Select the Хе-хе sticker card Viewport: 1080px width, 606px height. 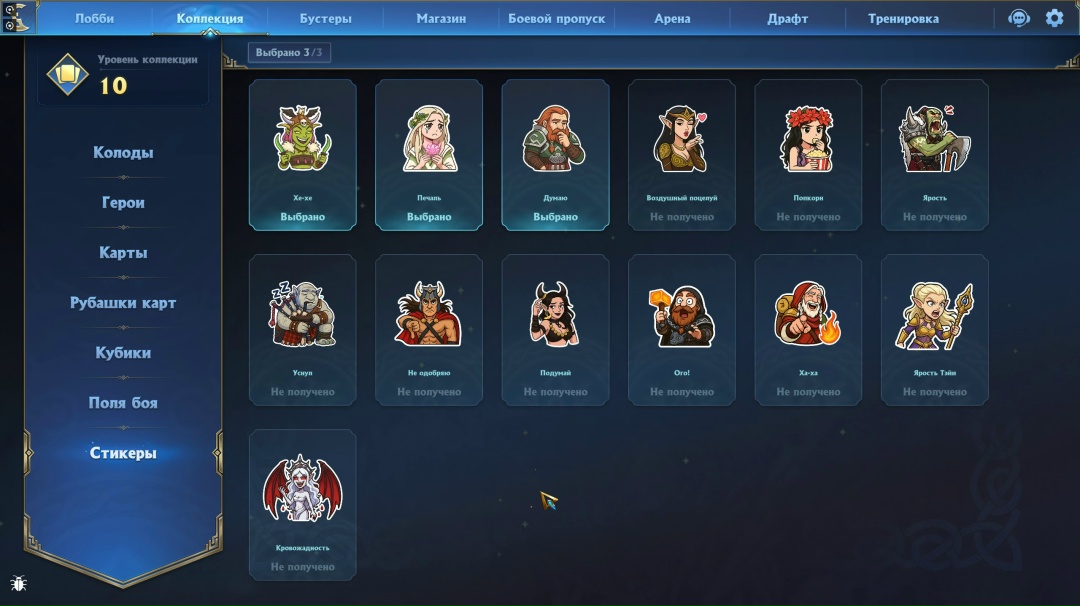click(302, 155)
